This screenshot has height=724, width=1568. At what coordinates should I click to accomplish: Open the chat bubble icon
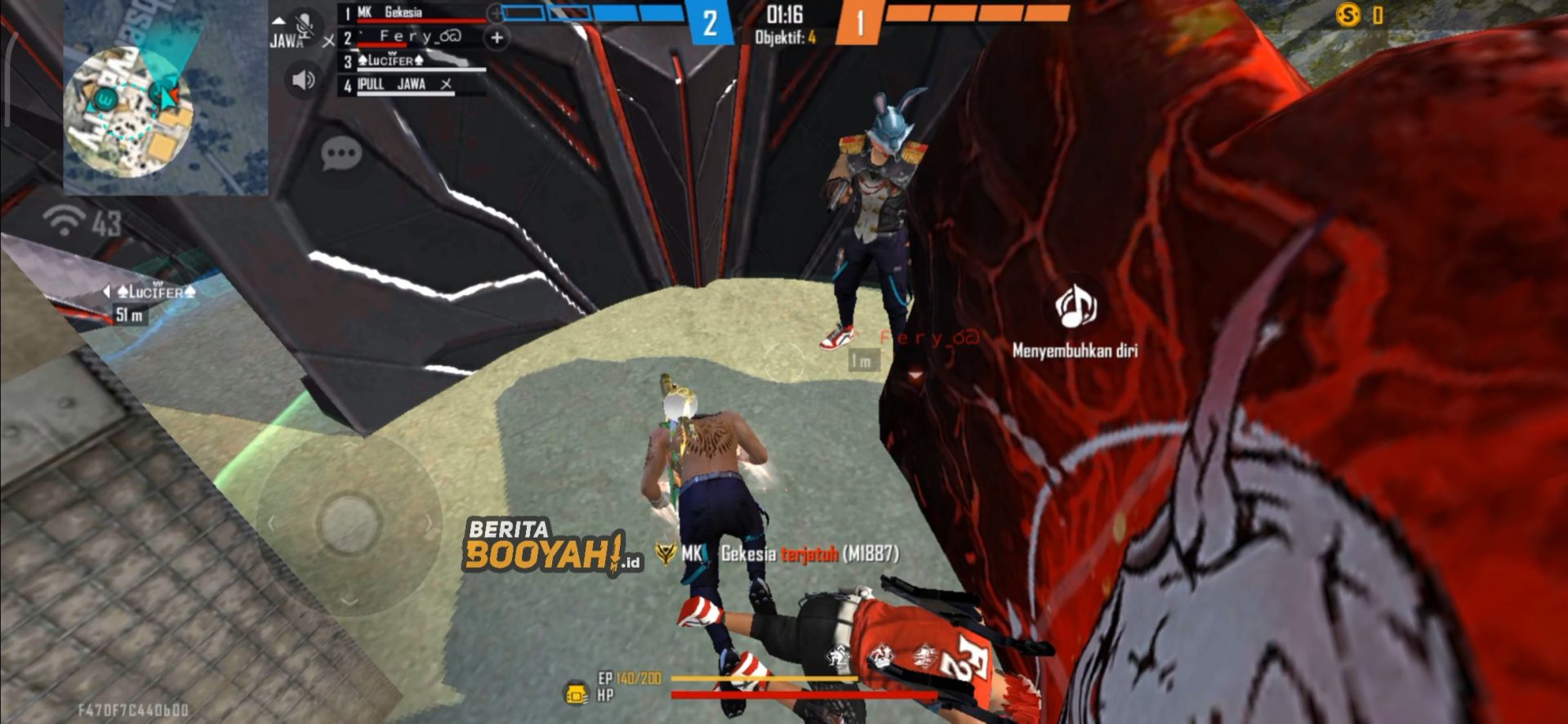click(x=341, y=153)
